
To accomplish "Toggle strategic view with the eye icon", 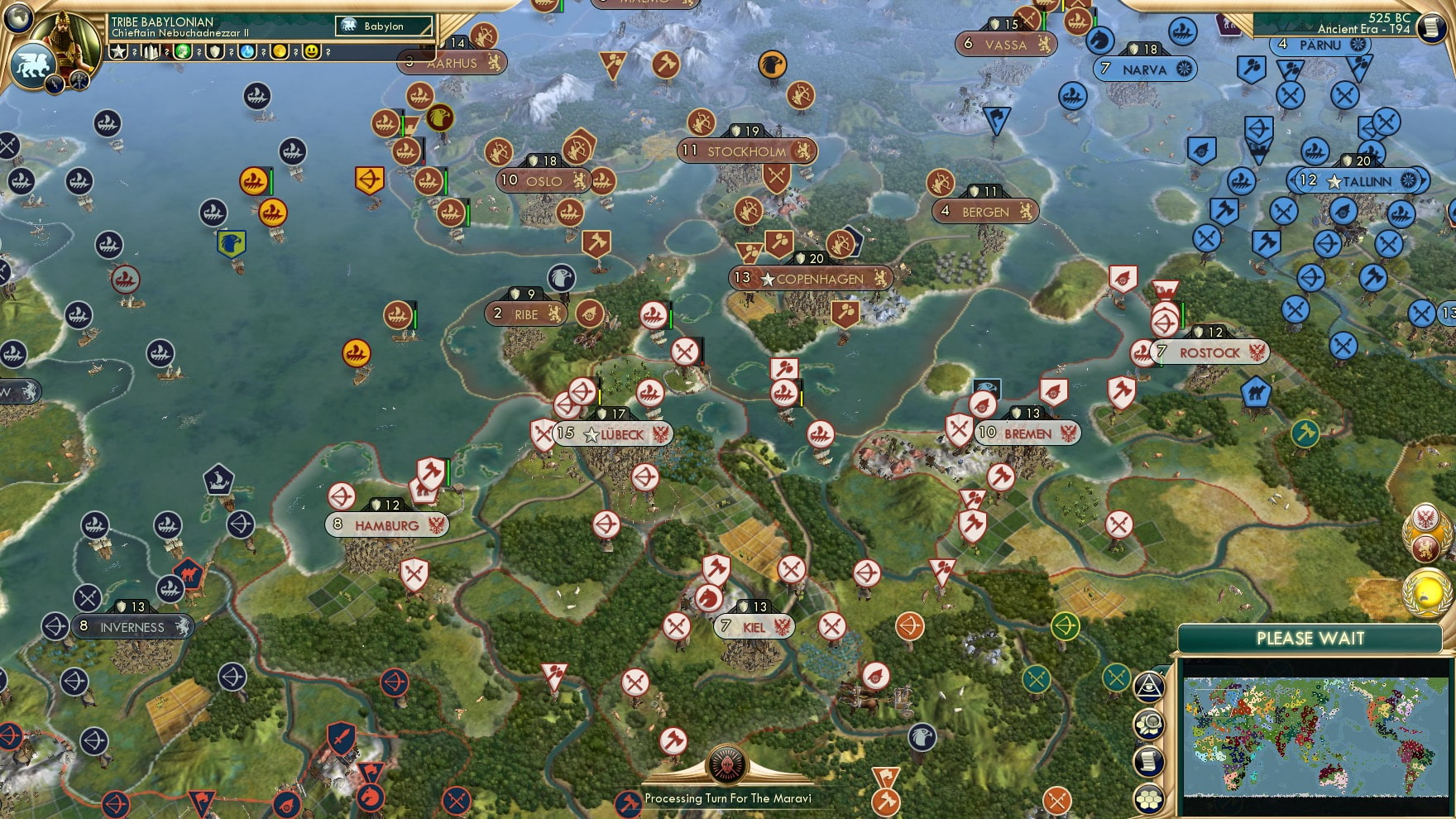I will coord(1148,686).
